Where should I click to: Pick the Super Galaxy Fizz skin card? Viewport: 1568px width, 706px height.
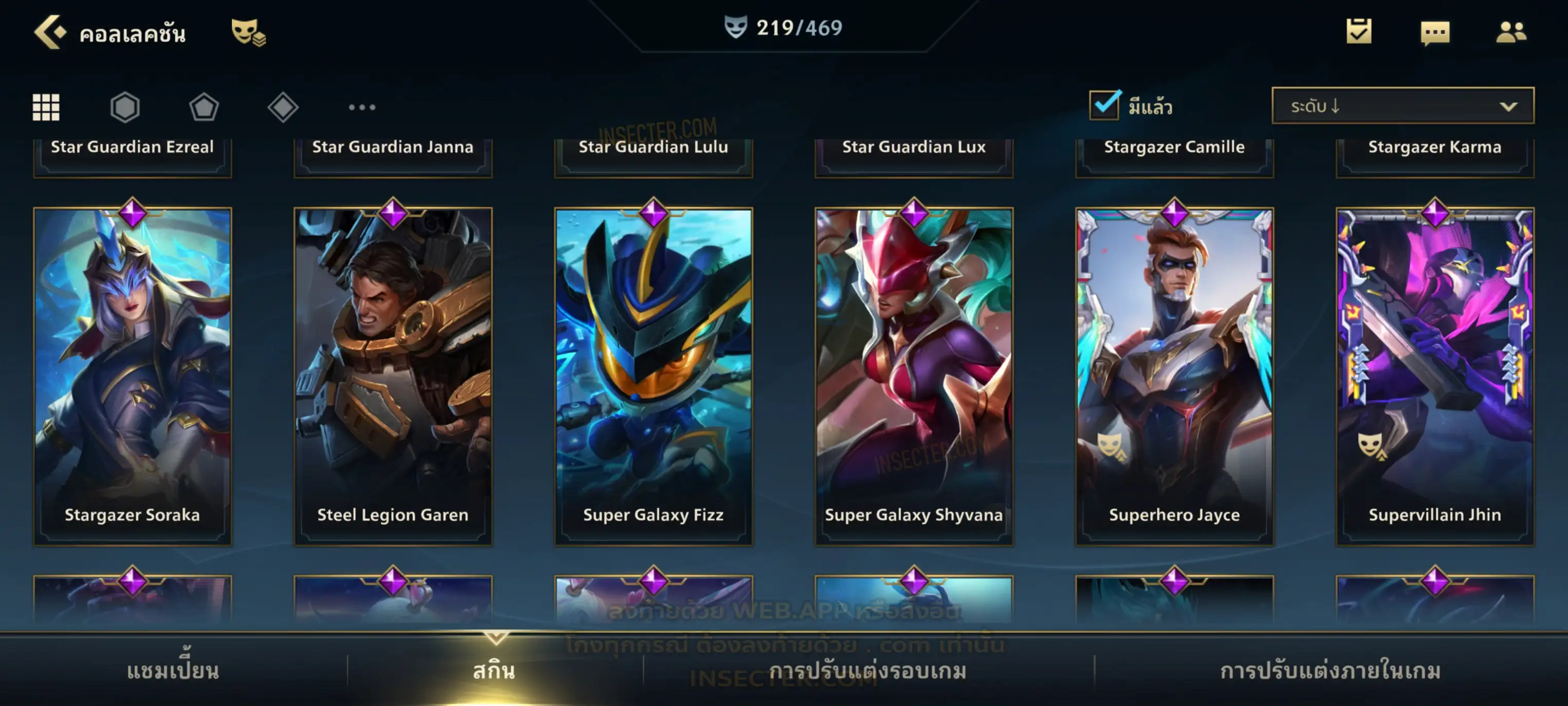[653, 375]
